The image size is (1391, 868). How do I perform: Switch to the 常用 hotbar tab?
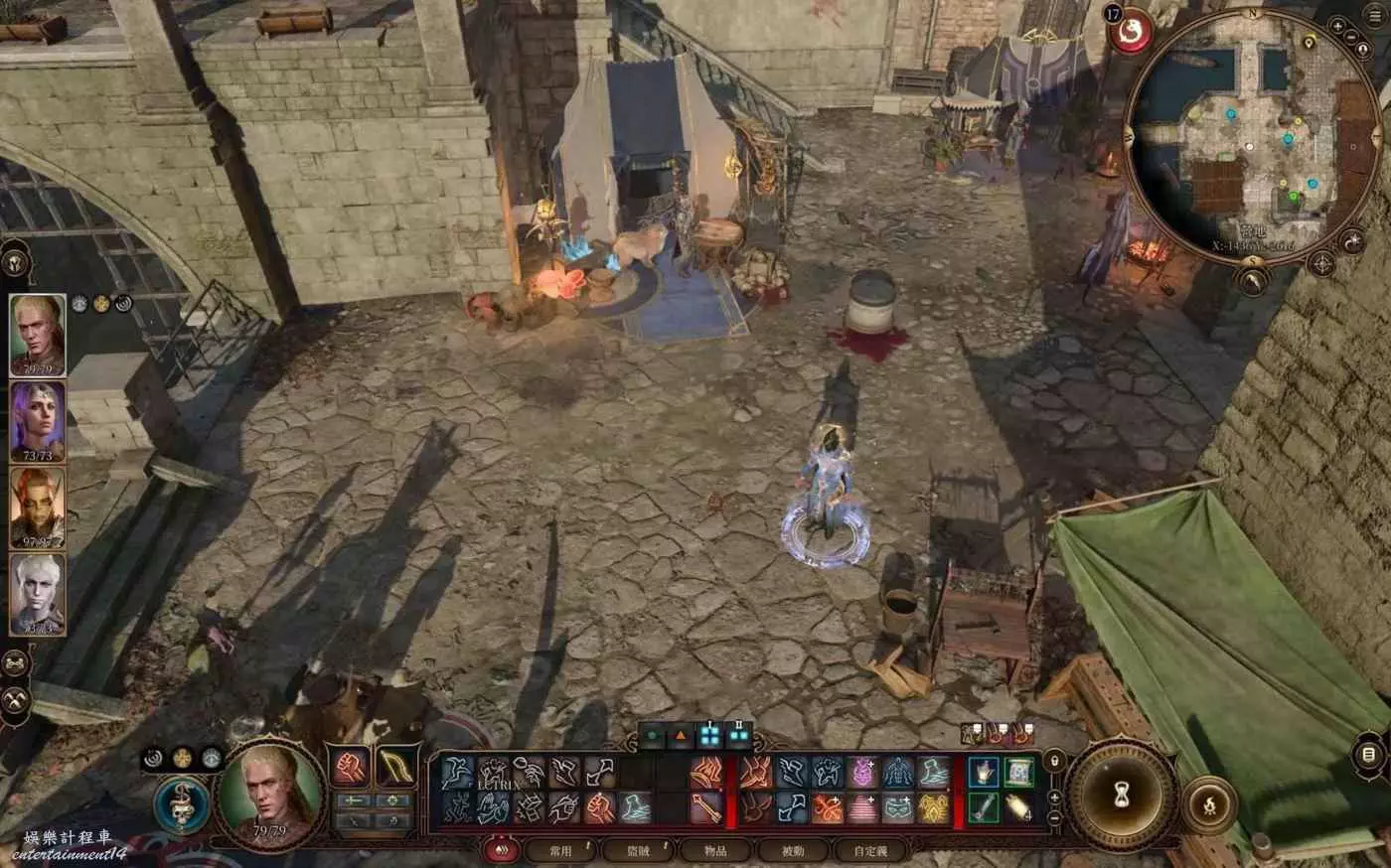(x=561, y=850)
